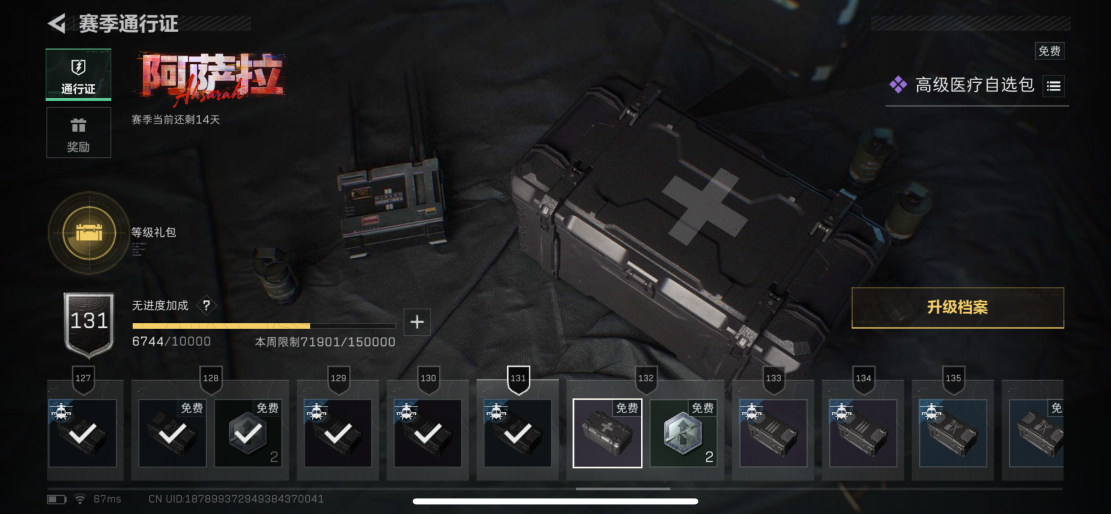Image resolution: width=1111 pixels, height=514 pixels.
Task: Tap the plus button beside progress bar
Action: [417, 322]
